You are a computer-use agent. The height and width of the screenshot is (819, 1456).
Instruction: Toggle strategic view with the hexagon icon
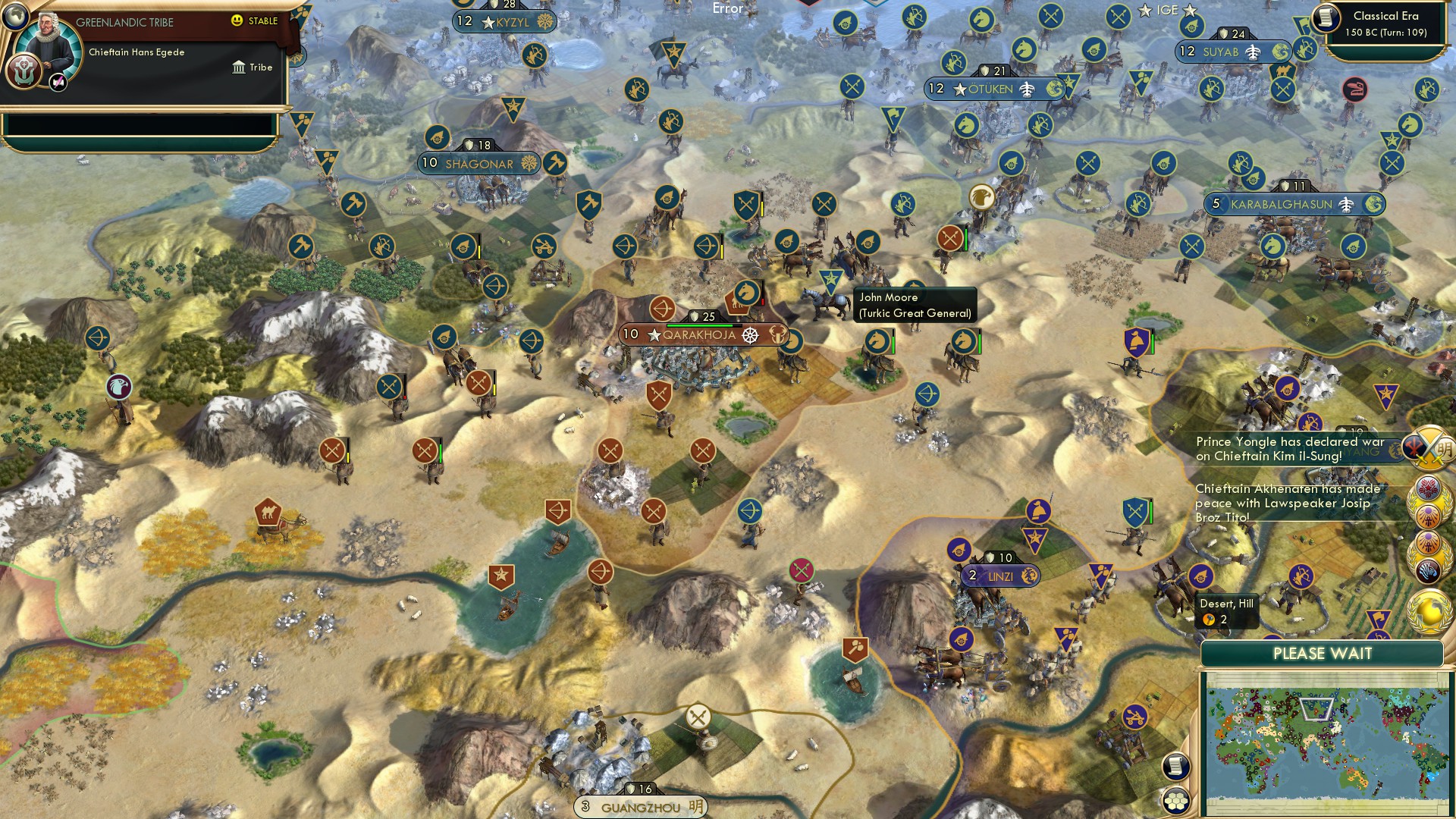(x=1175, y=798)
